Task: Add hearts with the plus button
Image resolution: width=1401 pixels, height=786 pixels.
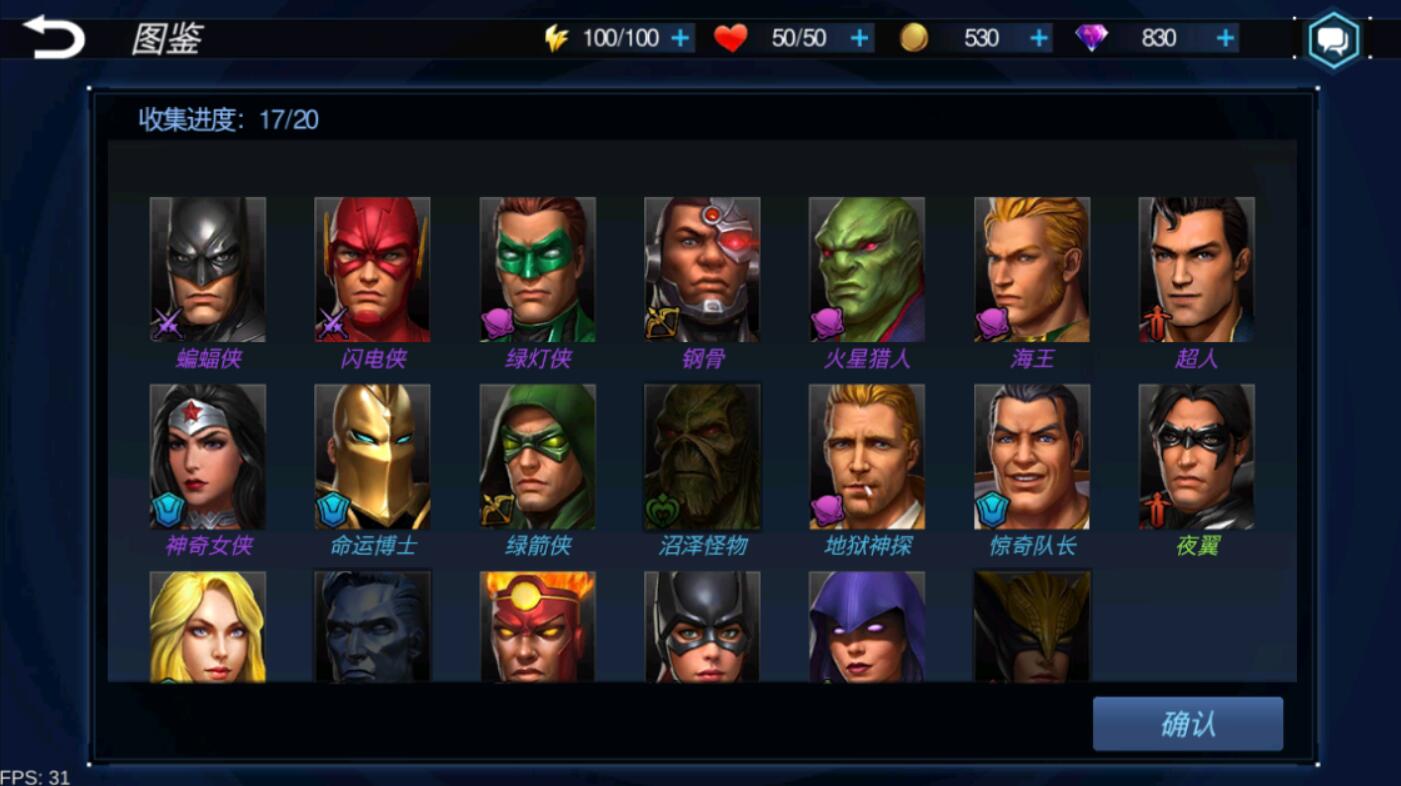Action: coord(859,38)
